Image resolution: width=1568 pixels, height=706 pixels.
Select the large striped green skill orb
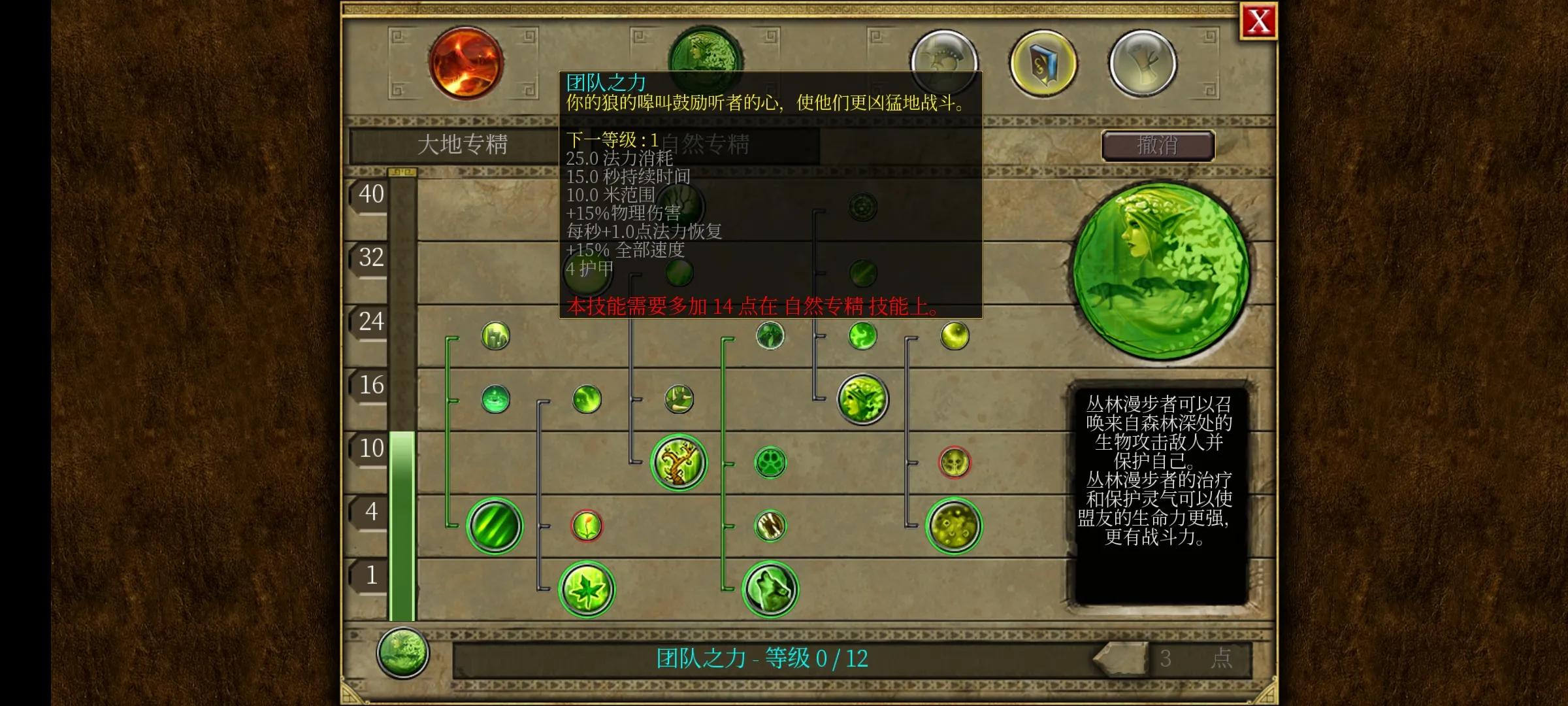click(x=495, y=527)
